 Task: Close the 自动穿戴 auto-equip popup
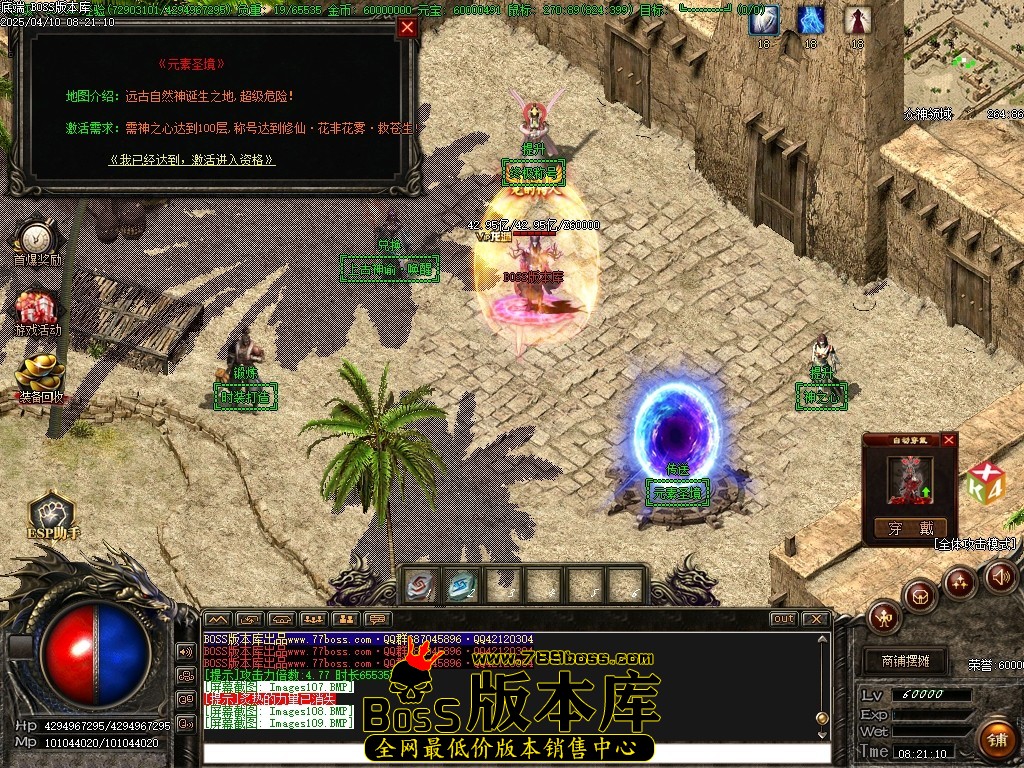pyautogui.click(x=949, y=439)
